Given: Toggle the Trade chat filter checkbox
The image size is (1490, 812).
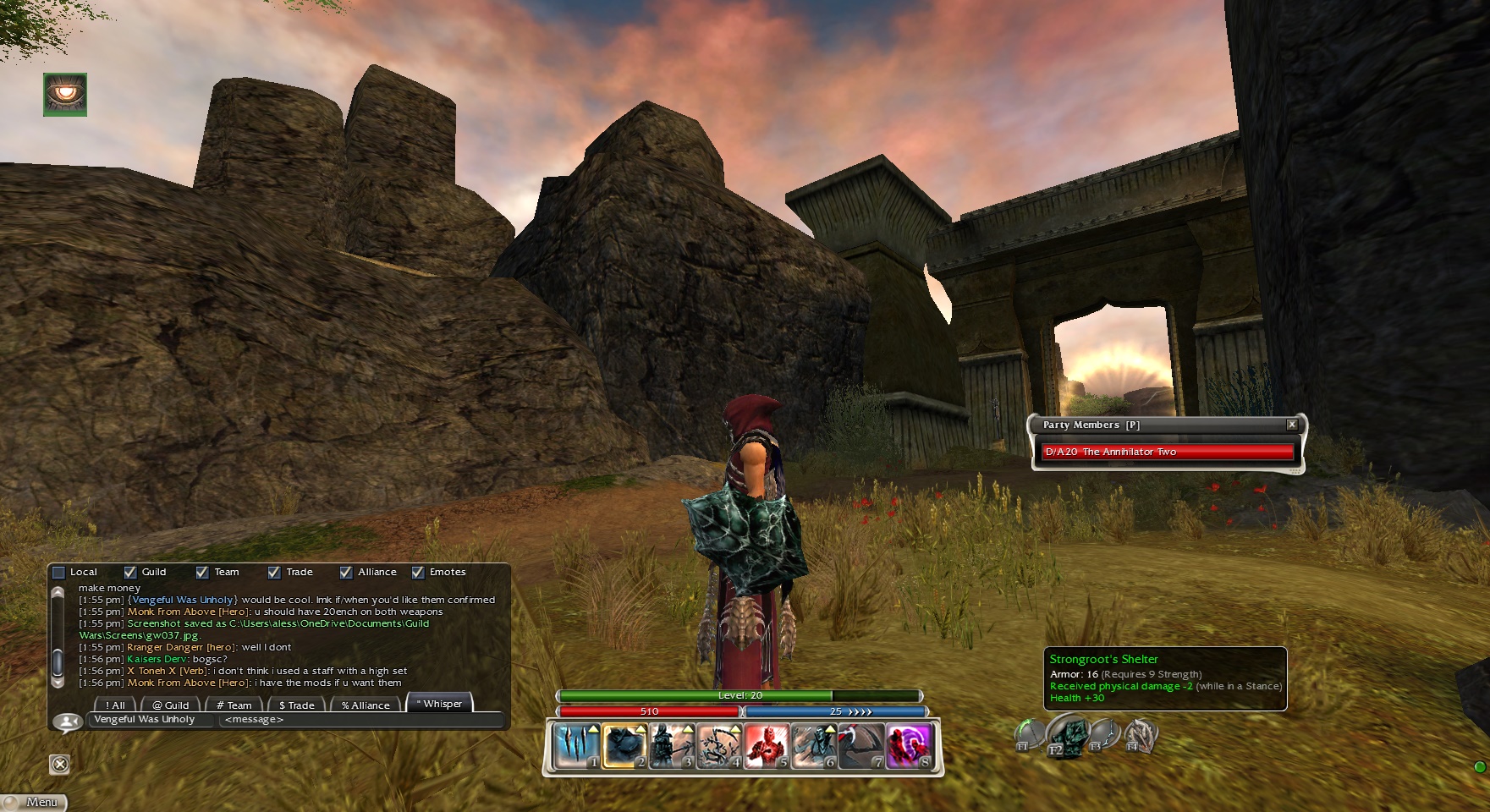Looking at the screenshot, I should 274,573.
